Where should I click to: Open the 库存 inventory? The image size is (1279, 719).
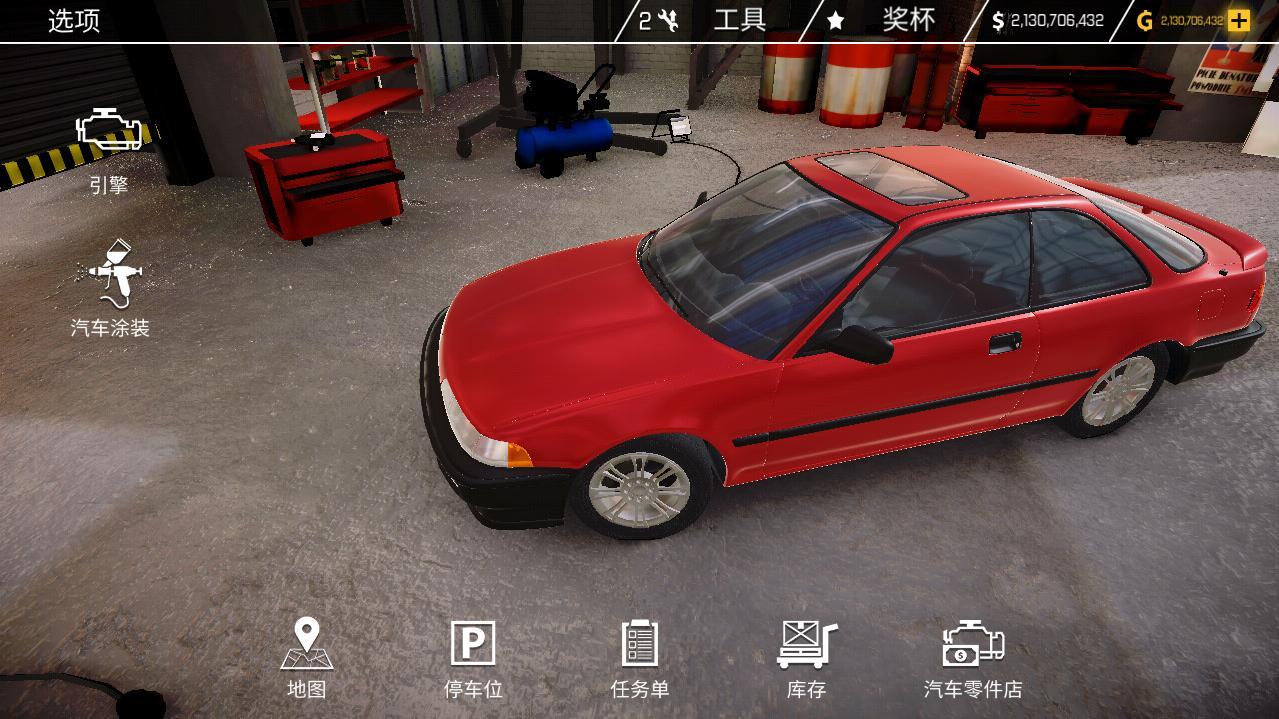[x=806, y=657]
